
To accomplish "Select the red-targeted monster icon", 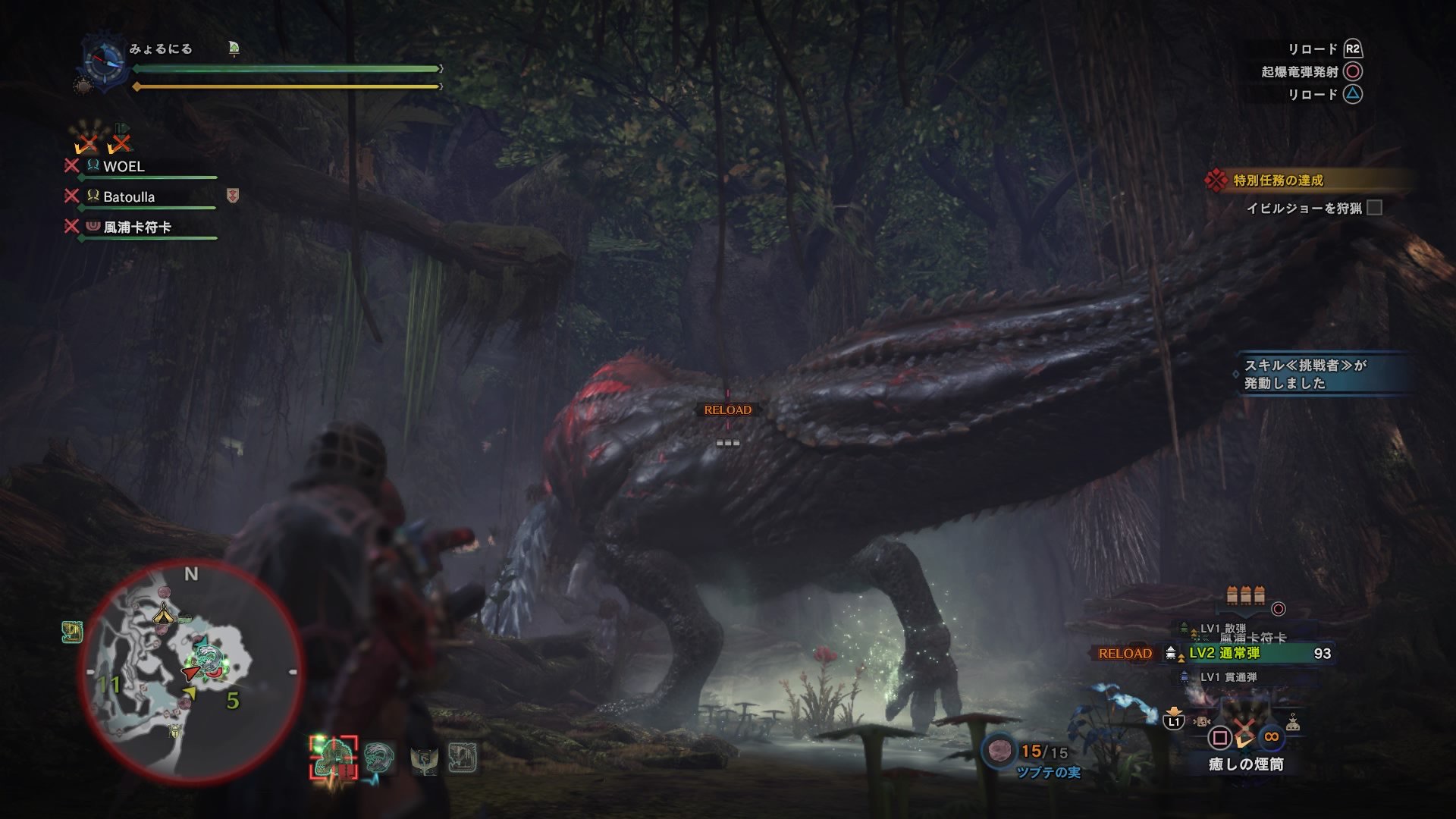I will pos(334,758).
